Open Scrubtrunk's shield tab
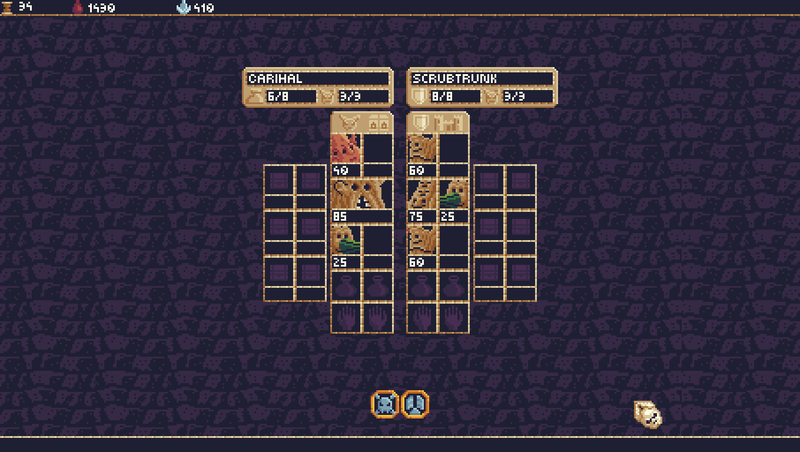The image size is (800, 452). pyautogui.click(x=422, y=122)
